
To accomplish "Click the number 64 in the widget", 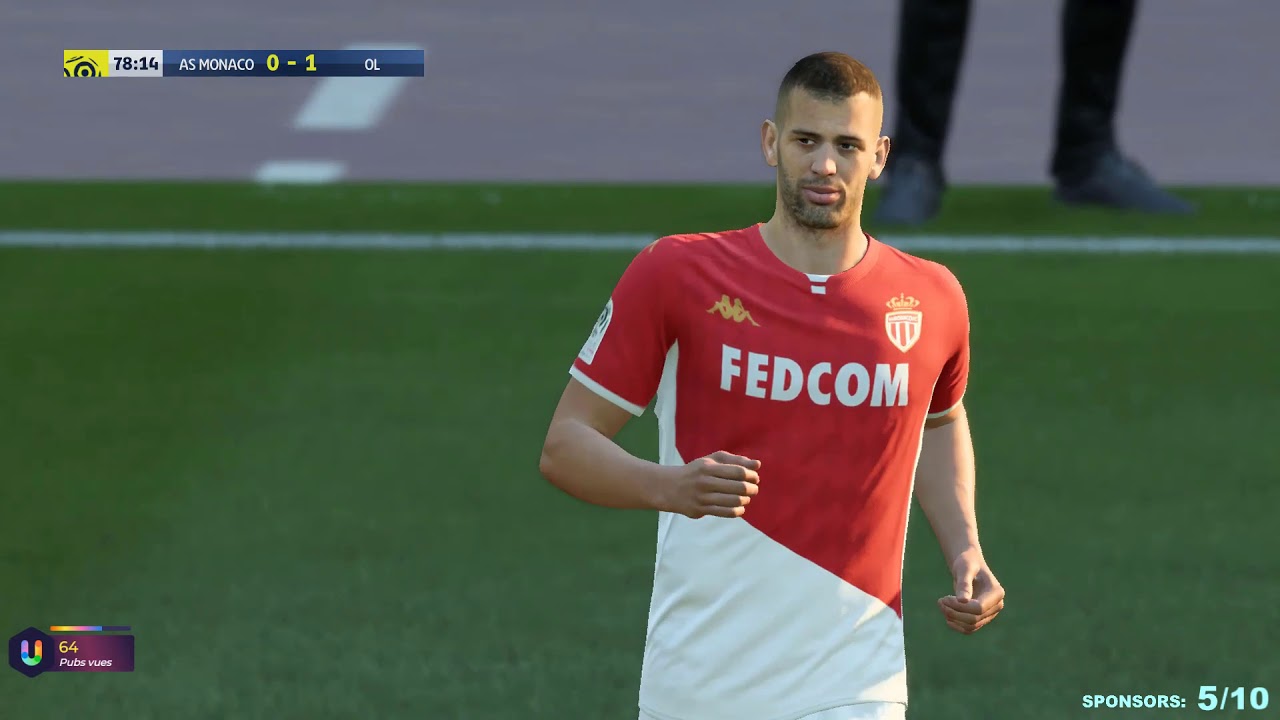I will click(68, 646).
